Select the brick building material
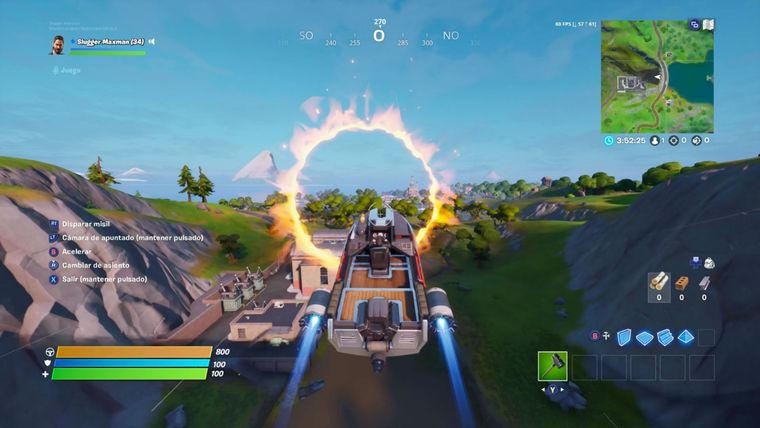This screenshot has width=760, height=428. click(x=683, y=283)
